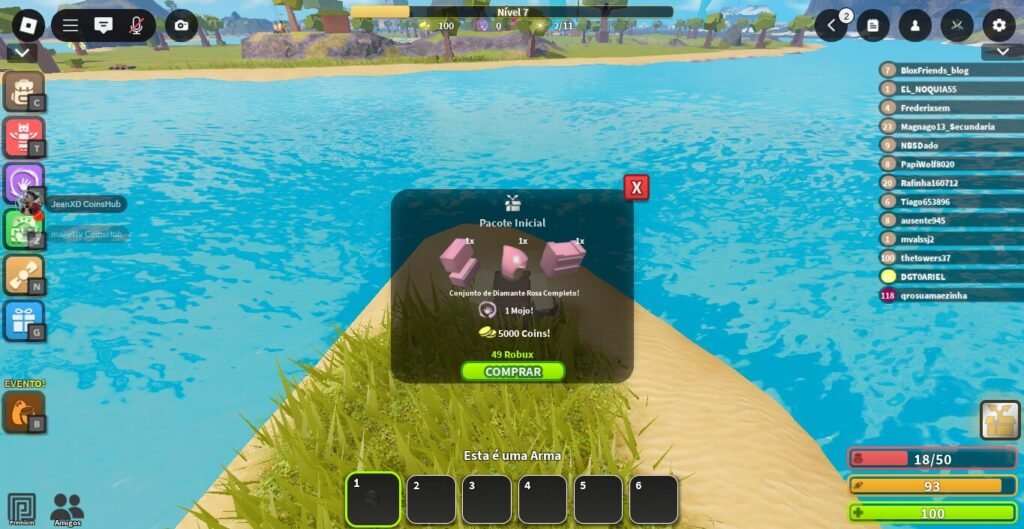Collapse the player list with the arrow

click(x=1002, y=52)
